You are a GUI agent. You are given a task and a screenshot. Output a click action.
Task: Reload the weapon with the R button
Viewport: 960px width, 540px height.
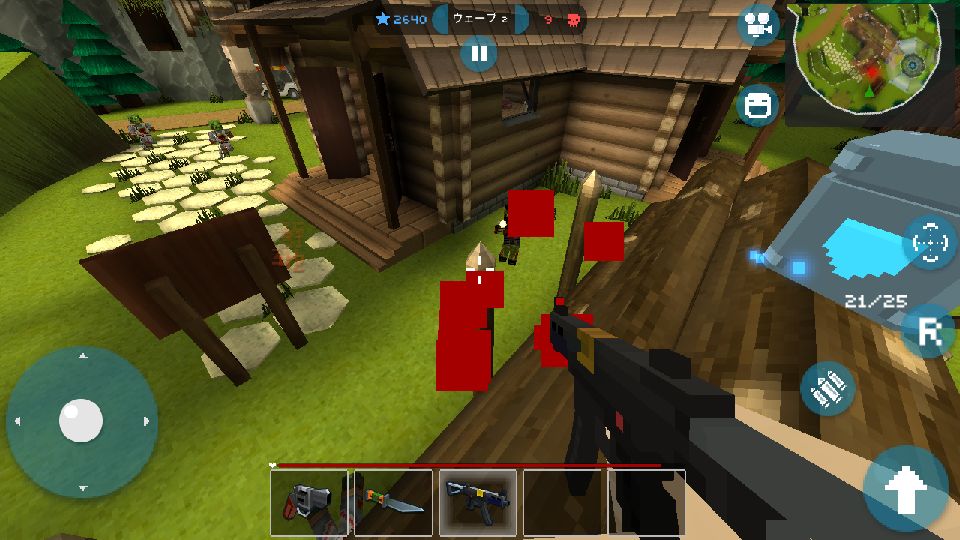pyautogui.click(x=927, y=332)
